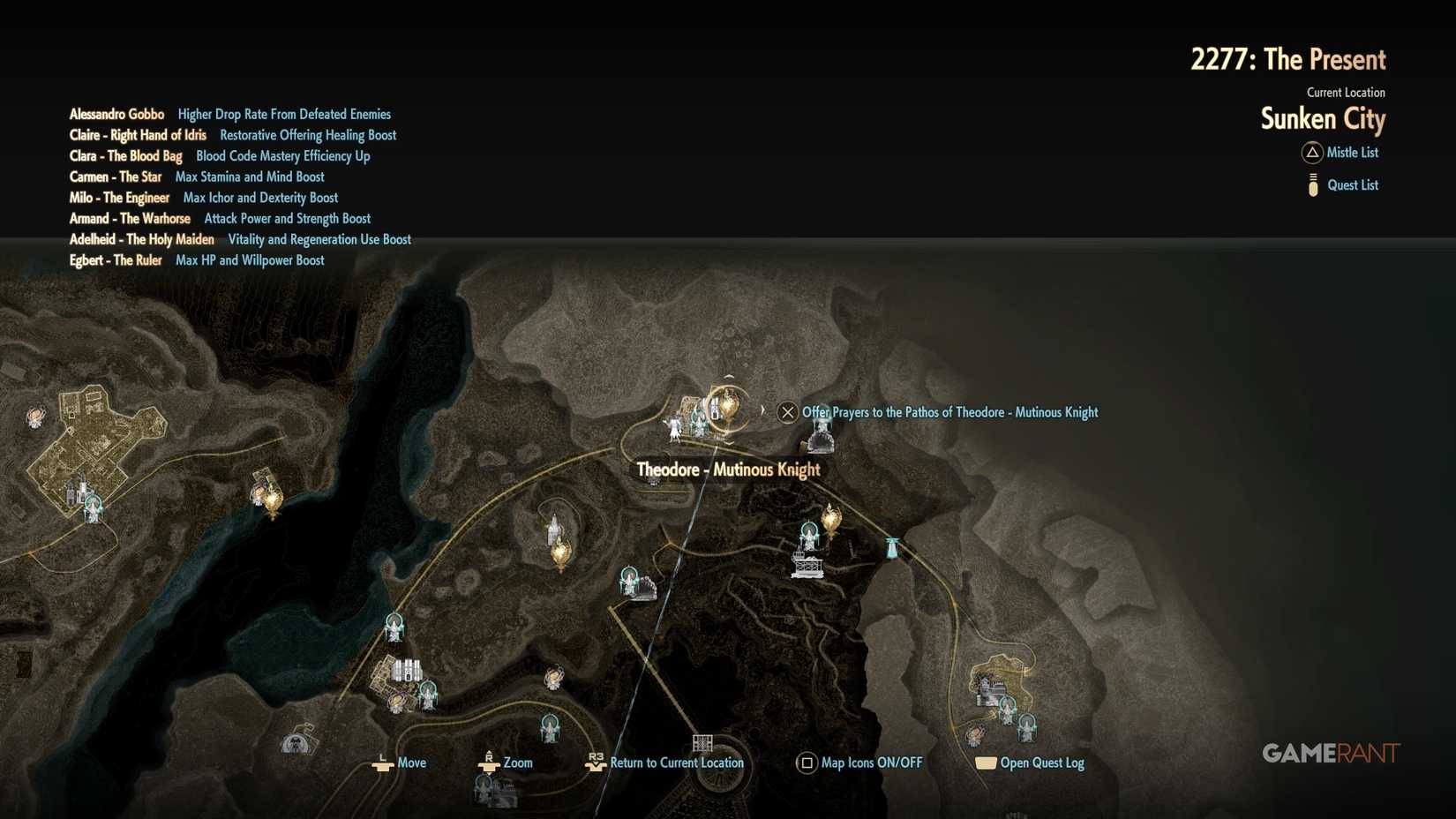The width and height of the screenshot is (1456, 819).
Task: Choose Offer Prayers to the Pathos of Theodore
Action: click(948, 412)
